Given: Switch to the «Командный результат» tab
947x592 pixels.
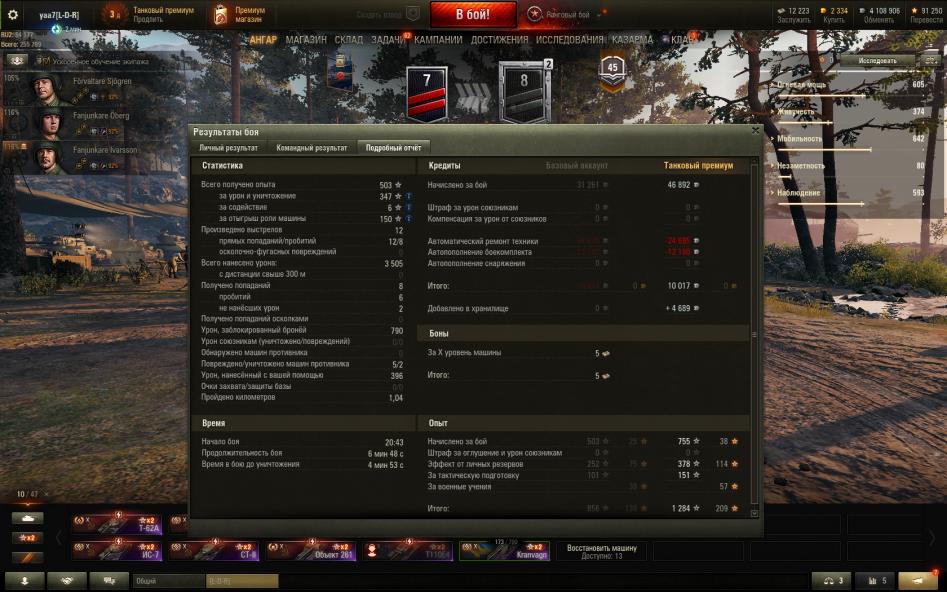Looking at the screenshot, I should point(312,147).
